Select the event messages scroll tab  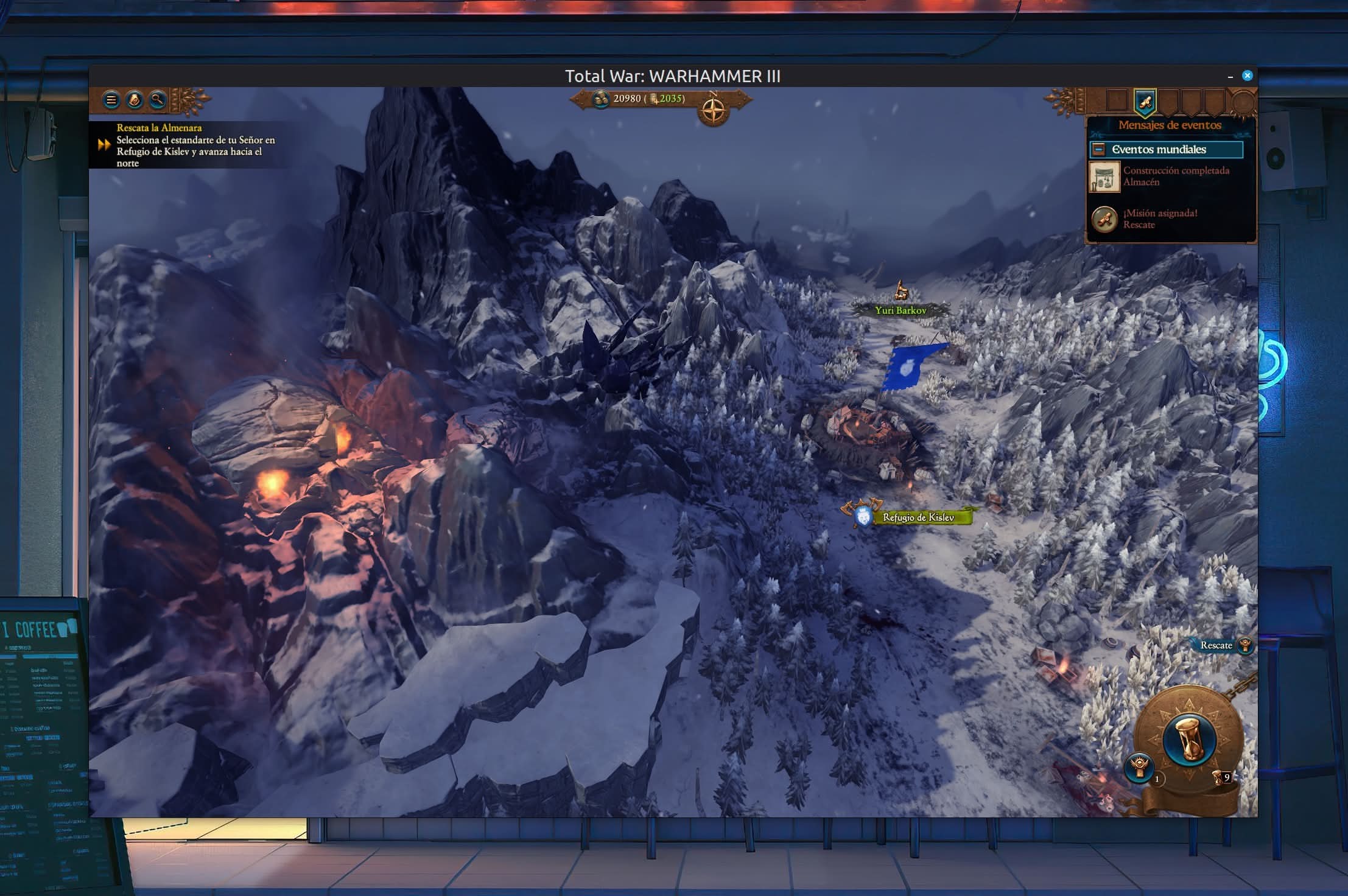click(1145, 102)
